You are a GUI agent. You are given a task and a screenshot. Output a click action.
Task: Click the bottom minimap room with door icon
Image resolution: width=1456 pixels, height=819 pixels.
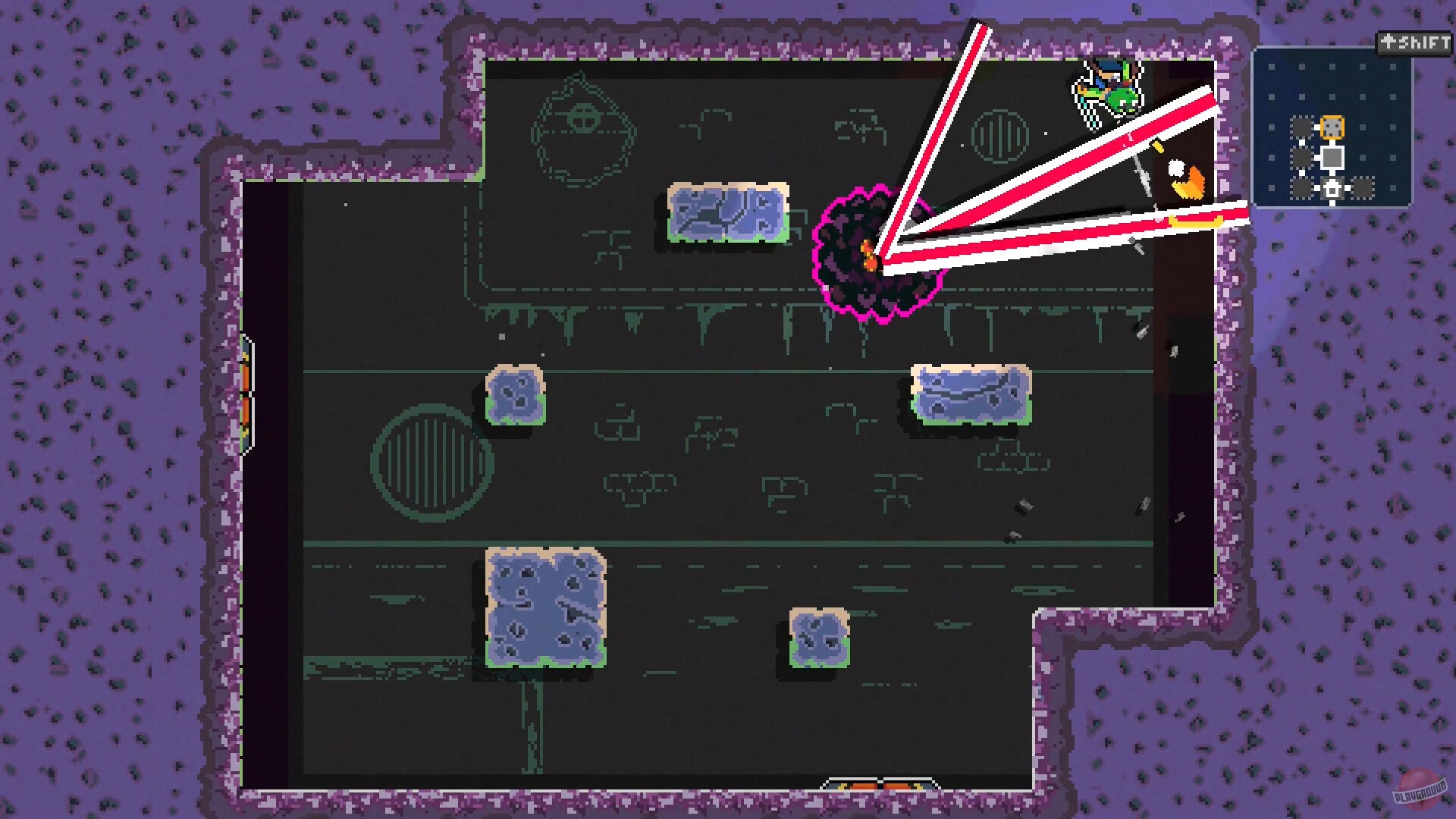[x=1332, y=188]
